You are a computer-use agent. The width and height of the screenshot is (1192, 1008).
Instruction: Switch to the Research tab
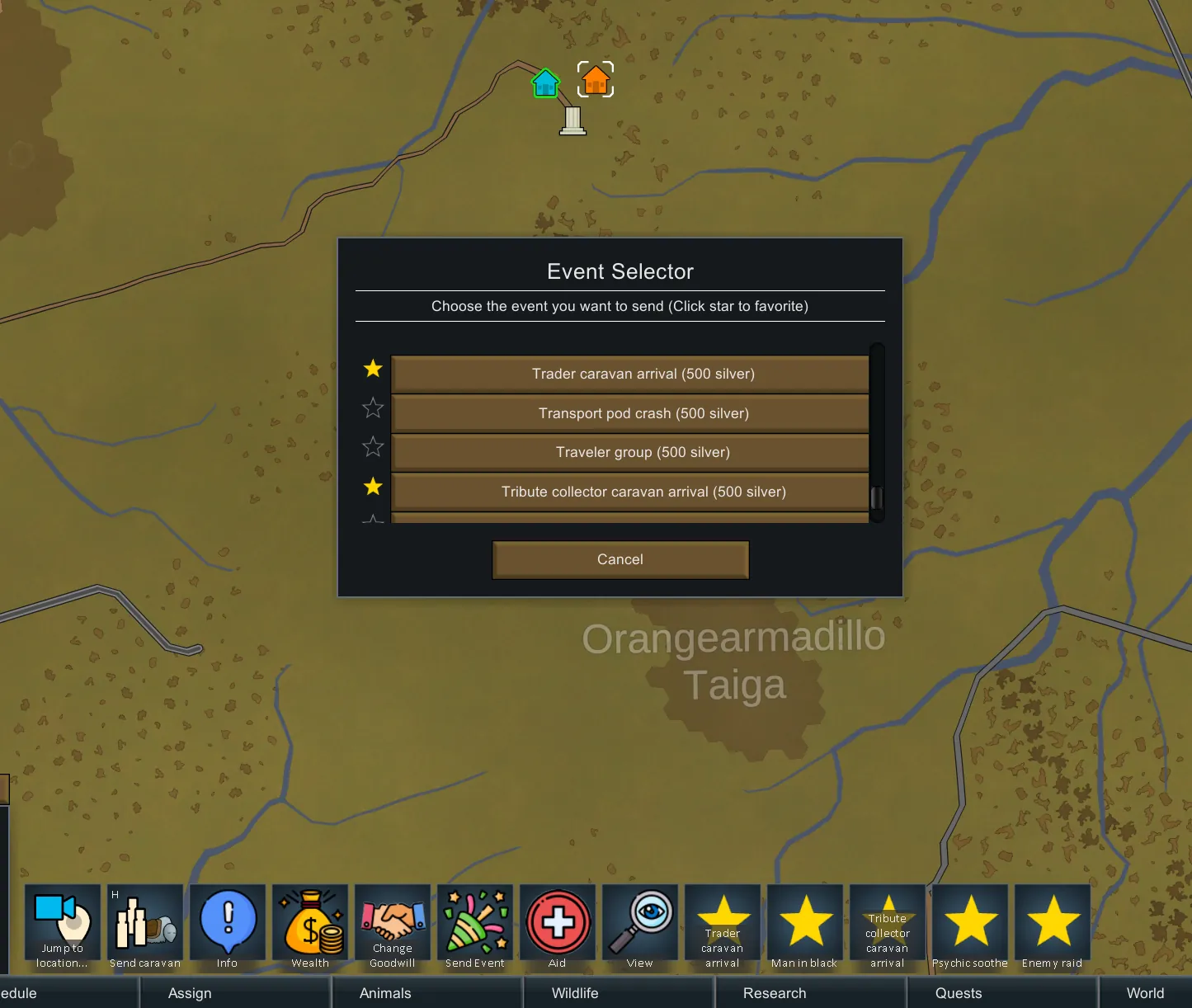[775, 993]
